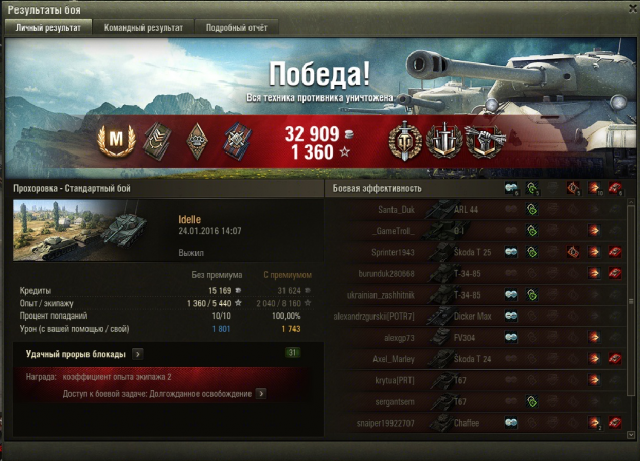The height and width of the screenshot is (461, 640).
Task: Select the Личный результат tab
Action: click(48, 28)
